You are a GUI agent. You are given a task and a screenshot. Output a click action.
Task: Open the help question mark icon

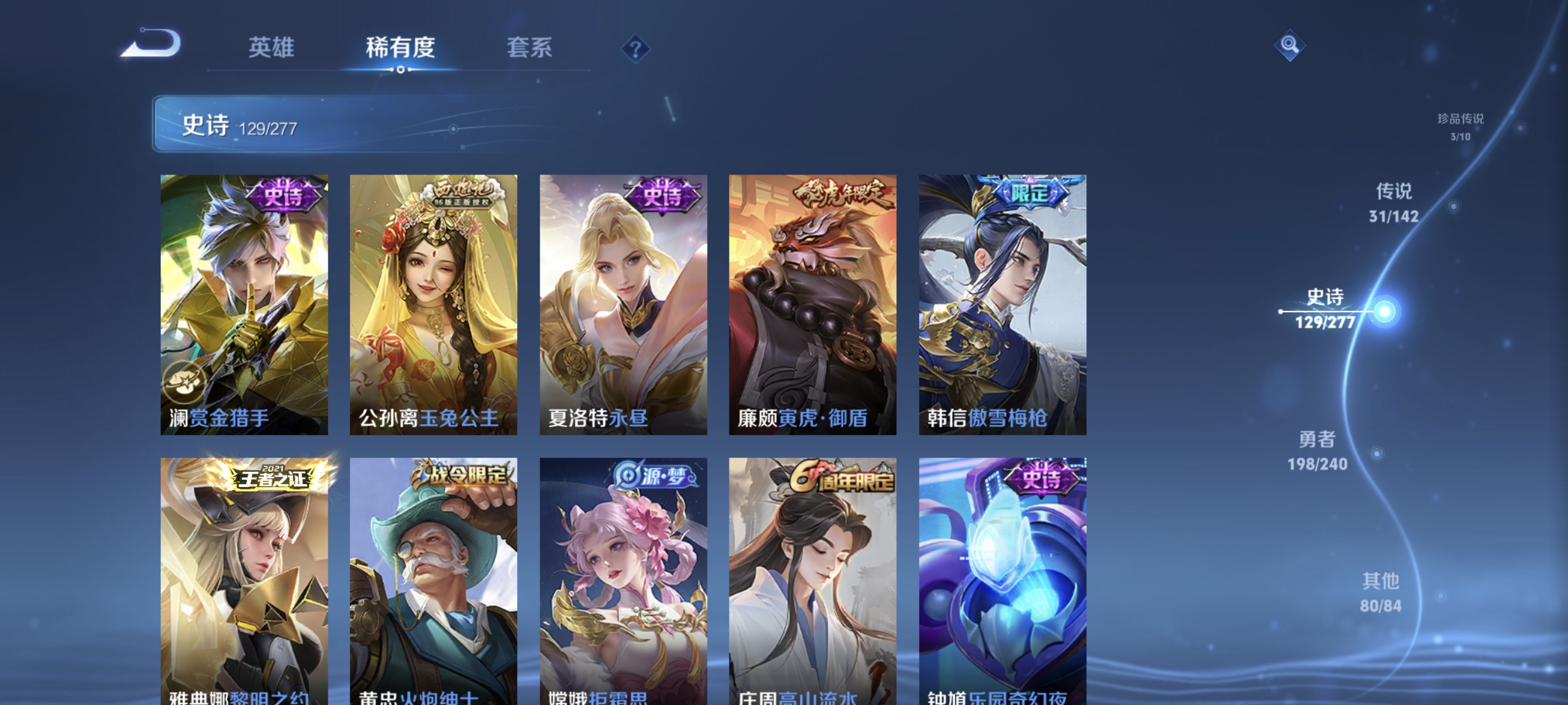pos(634,50)
